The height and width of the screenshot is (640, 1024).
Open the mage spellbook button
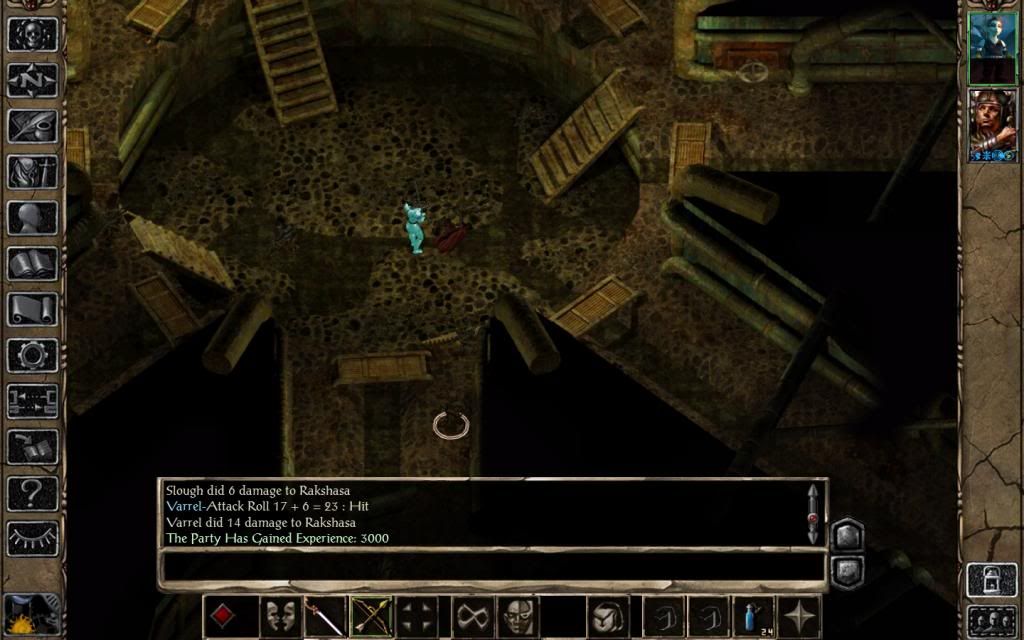(33, 264)
